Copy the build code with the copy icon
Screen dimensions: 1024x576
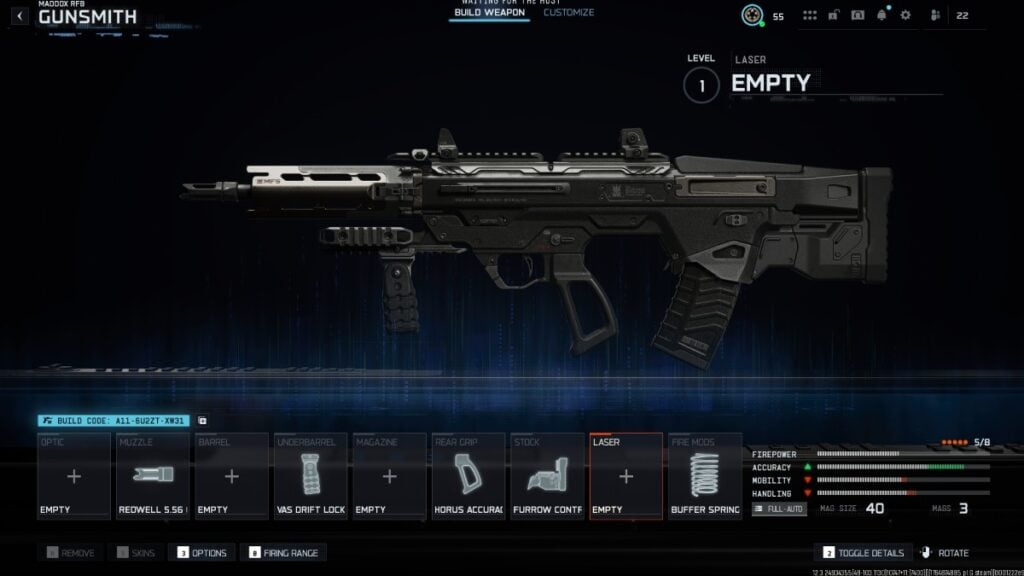202,421
